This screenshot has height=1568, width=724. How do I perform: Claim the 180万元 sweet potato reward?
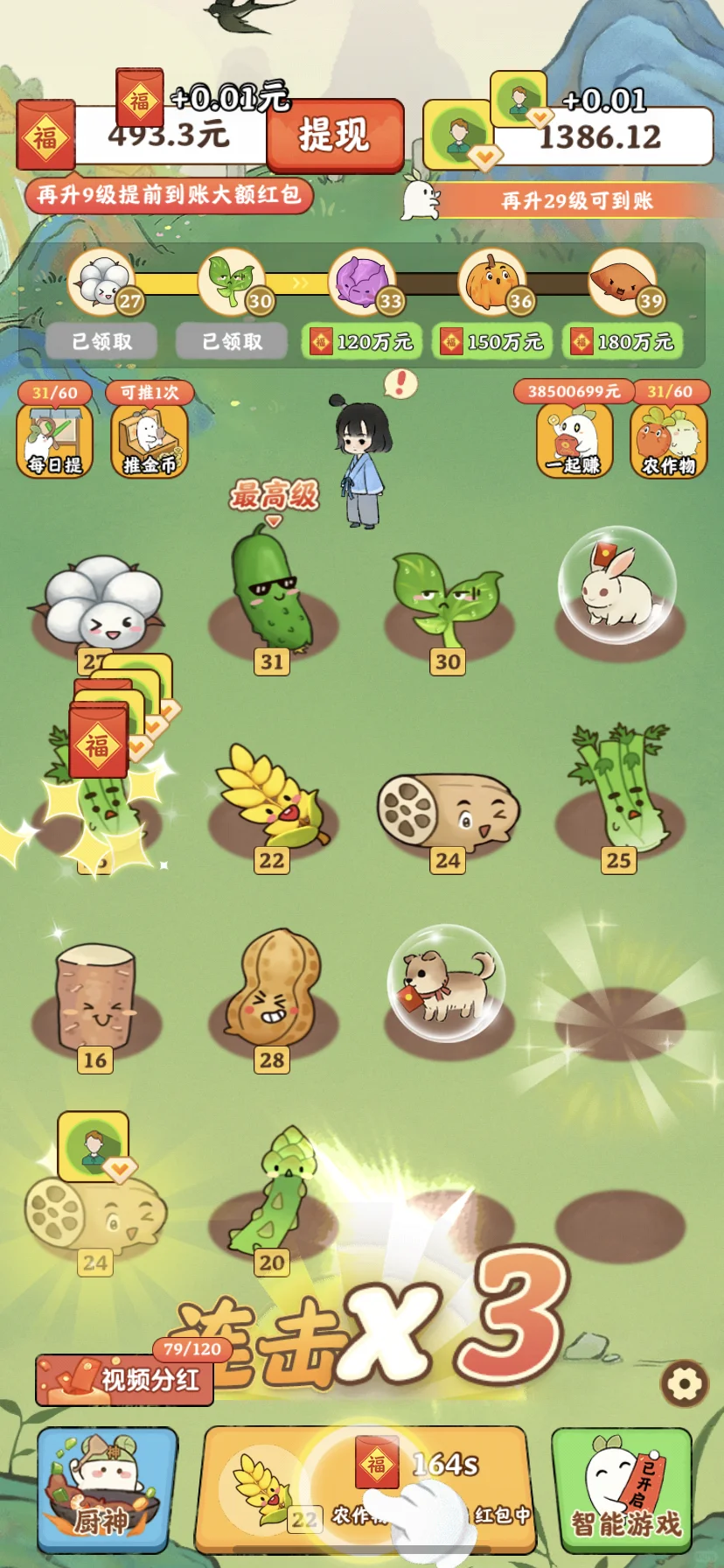pos(623,341)
